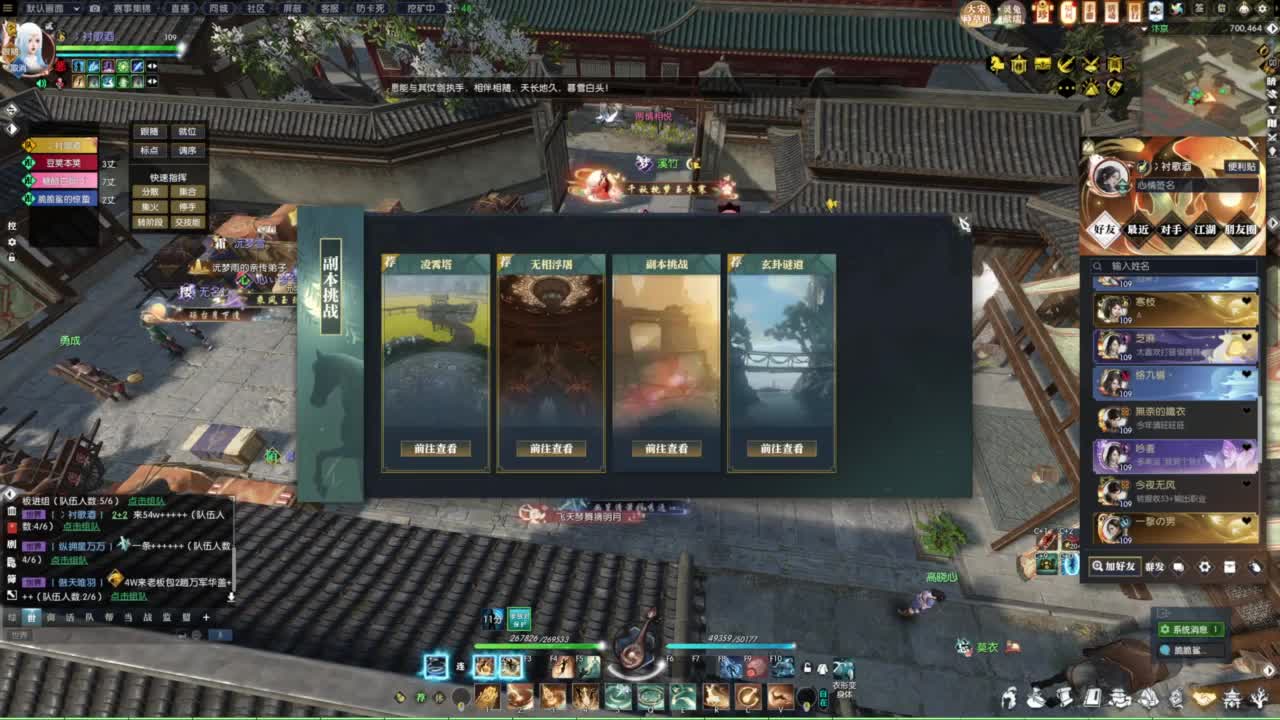Open the settings gear at bottom of friend panel
This screenshot has width=1280, height=720.
tap(1206, 567)
